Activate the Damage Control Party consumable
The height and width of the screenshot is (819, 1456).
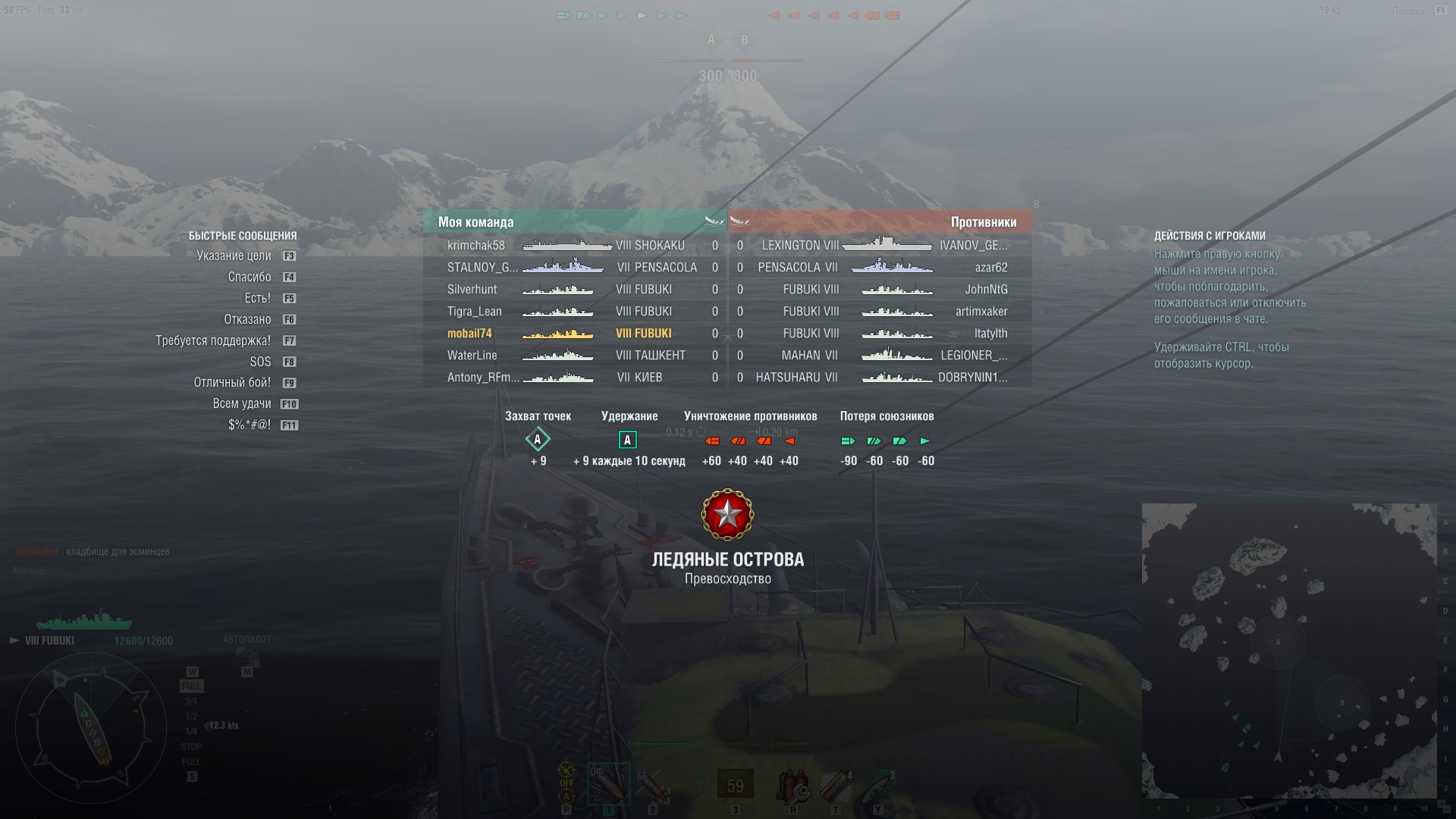(792, 786)
